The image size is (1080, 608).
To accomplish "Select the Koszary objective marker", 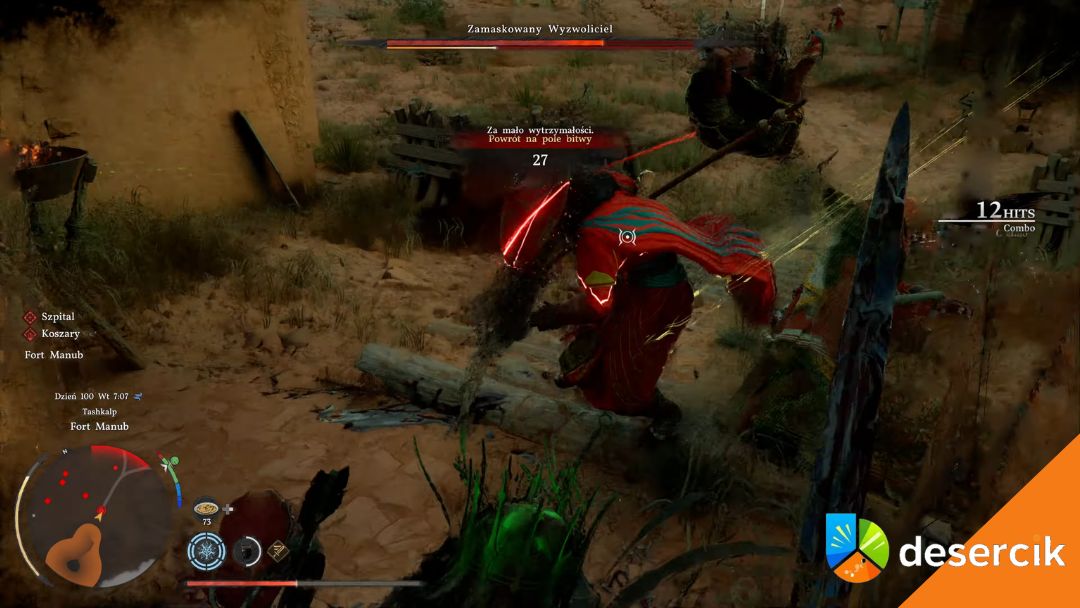I will 30,334.
